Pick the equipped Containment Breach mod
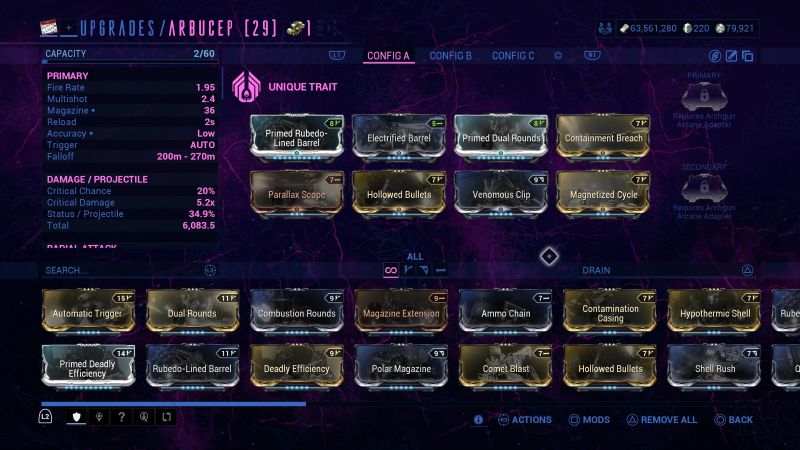The height and width of the screenshot is (450, 800). tap(603, 137)
